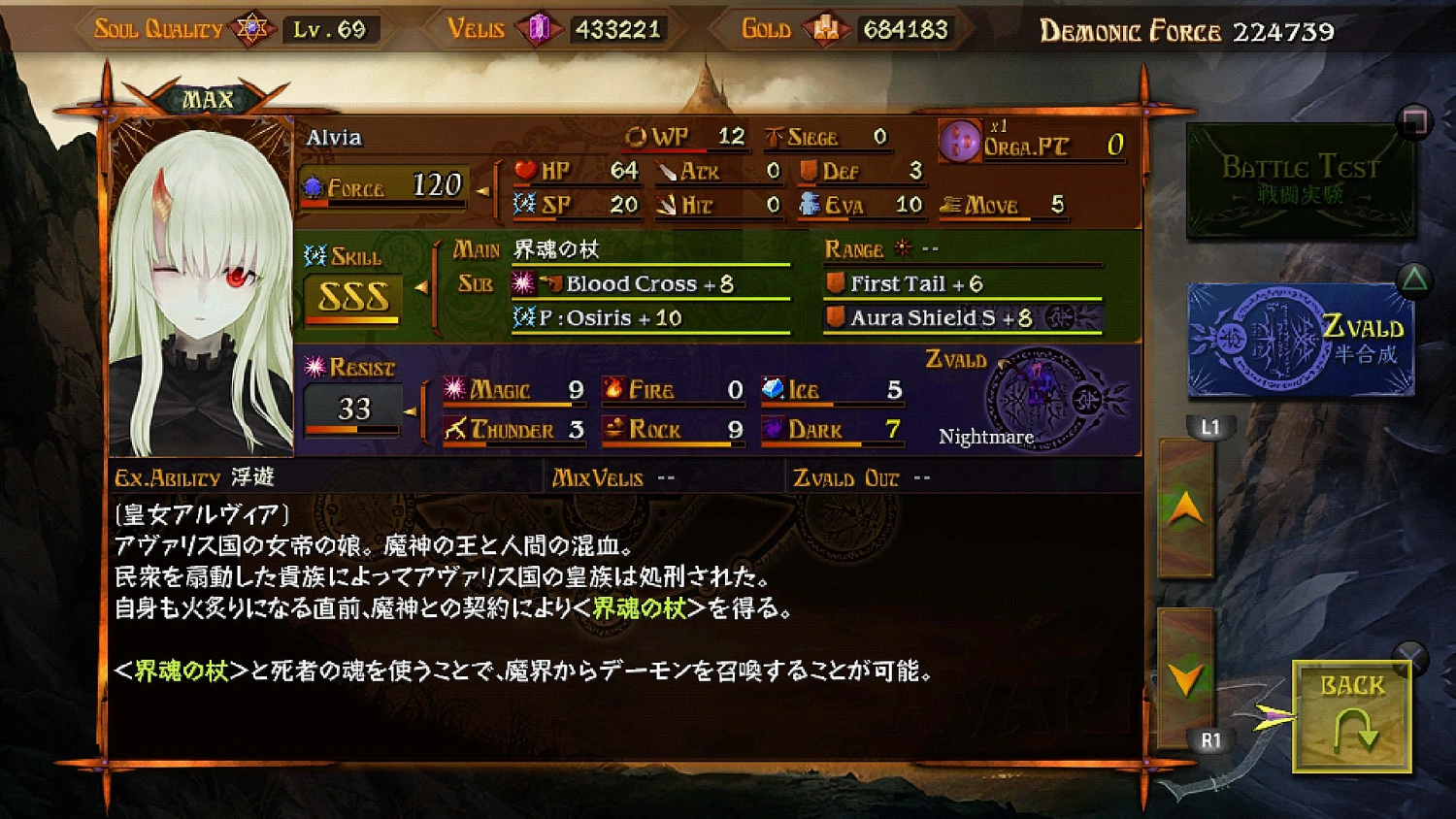
Task: Click the First Tail shield icon
Action: click(x=835, y=283)
